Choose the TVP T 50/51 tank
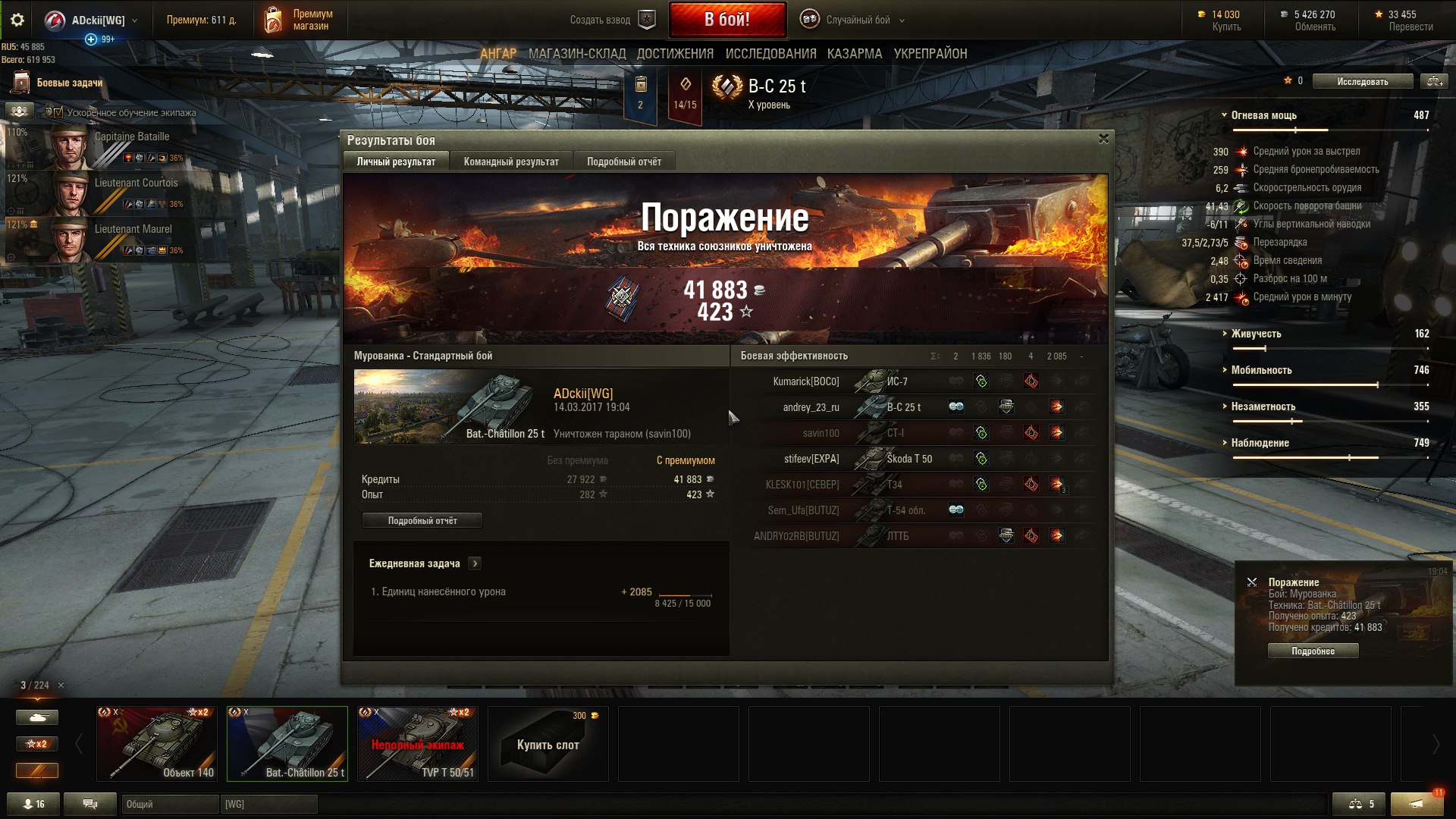The height and width of the screenshot is (819, 1456). pyautogui.click(x=418, y=743)
